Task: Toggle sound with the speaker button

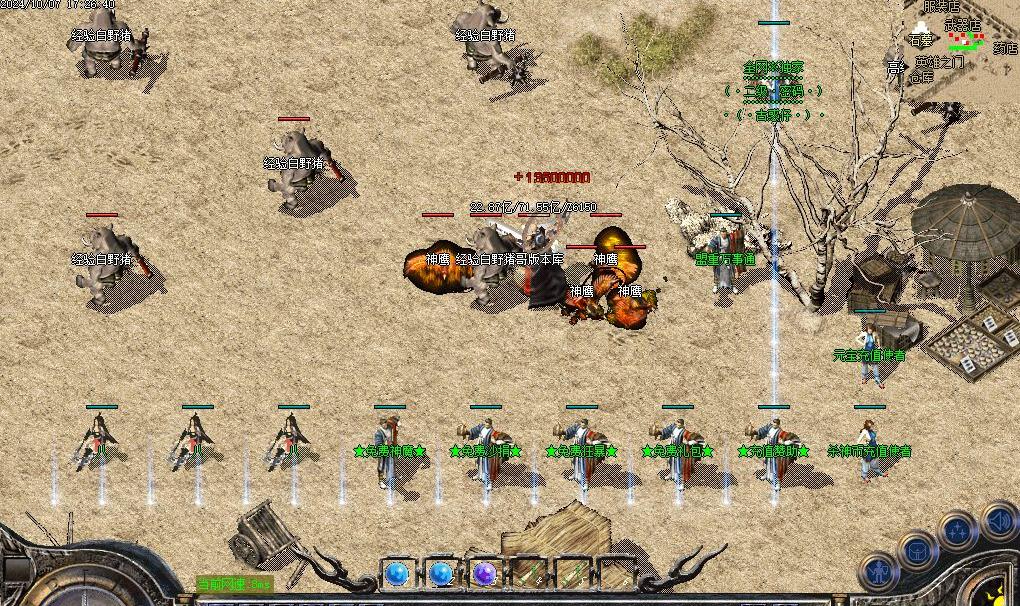Action: coord(999,520)
